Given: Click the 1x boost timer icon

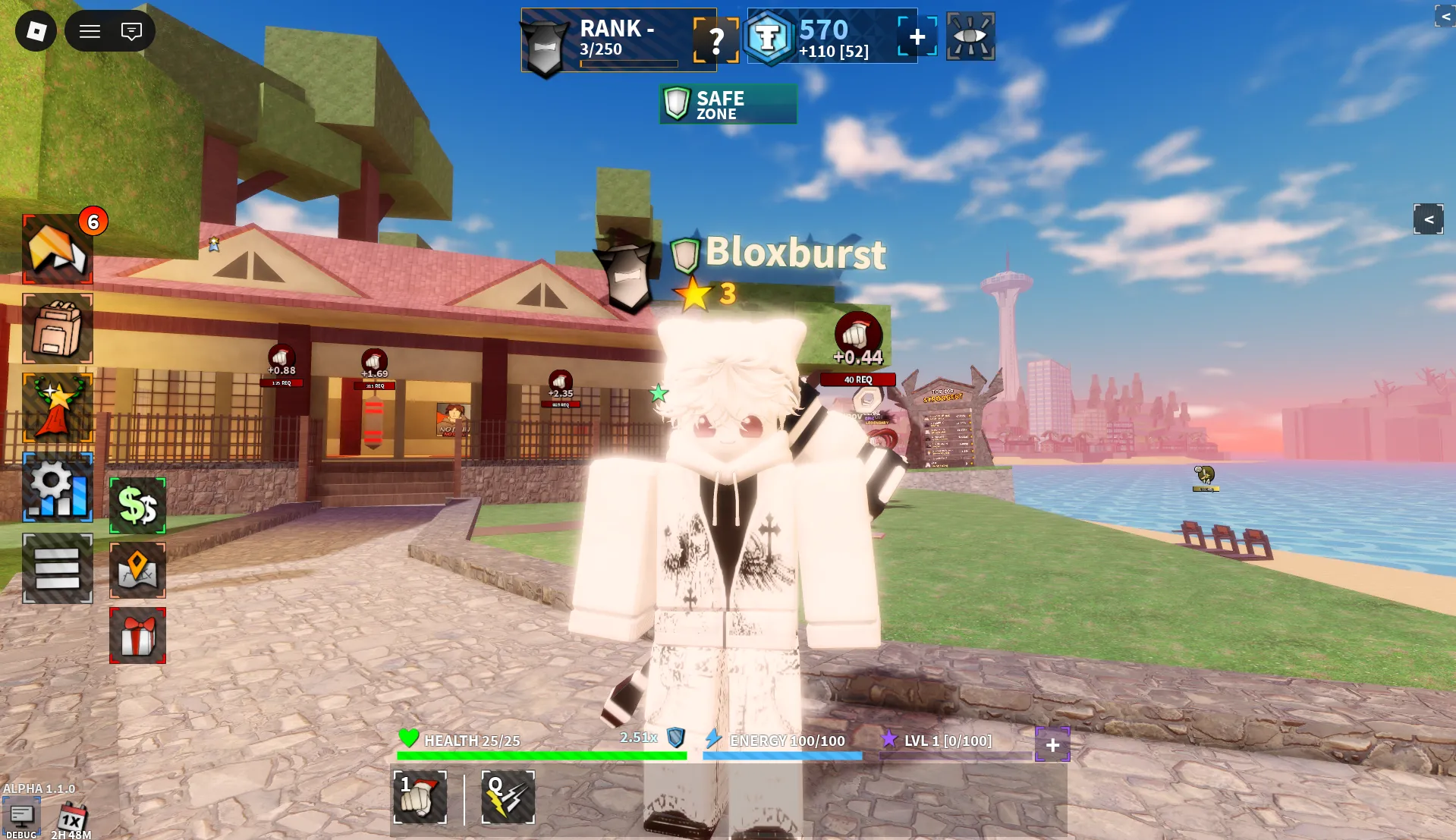Looking at the screenshot, I should (72, 818).
